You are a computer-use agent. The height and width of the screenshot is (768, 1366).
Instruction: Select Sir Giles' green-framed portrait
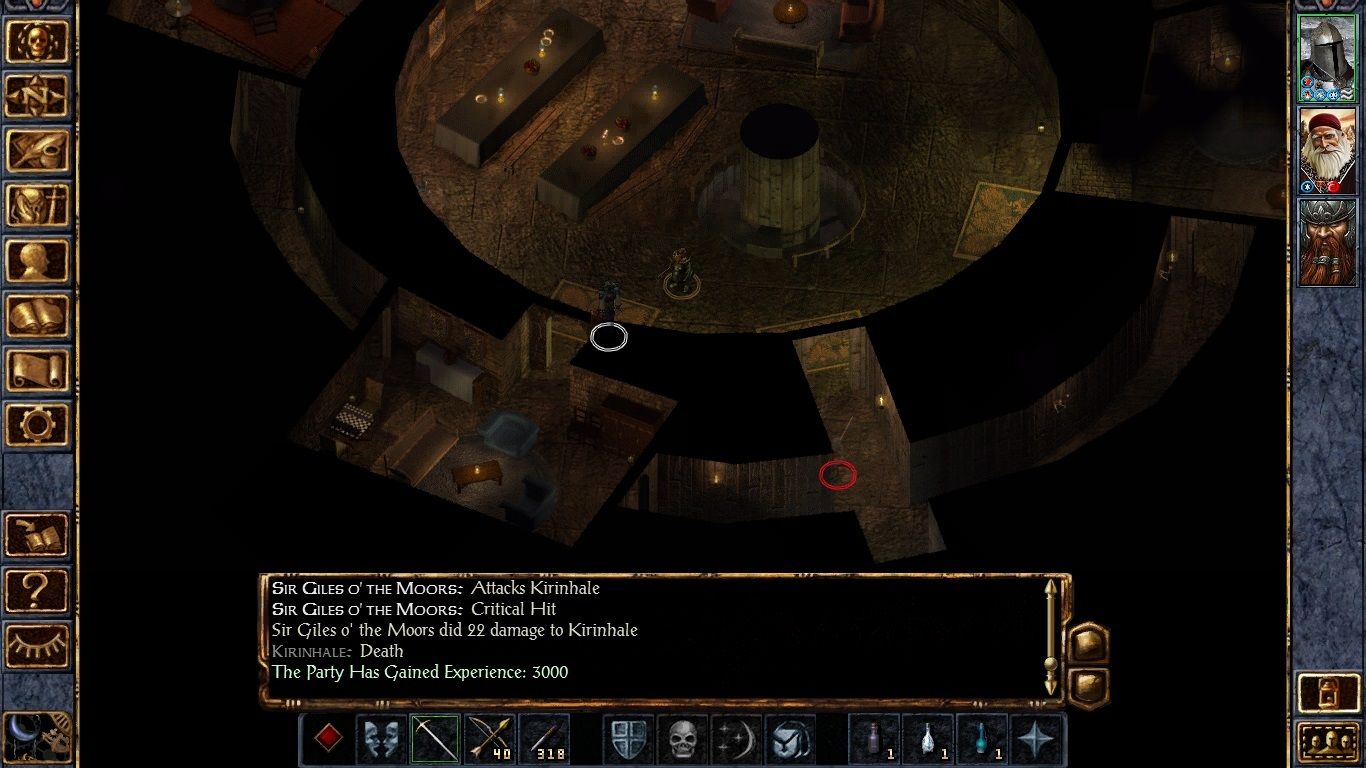pyautogui.click(x=1328, y=55)
